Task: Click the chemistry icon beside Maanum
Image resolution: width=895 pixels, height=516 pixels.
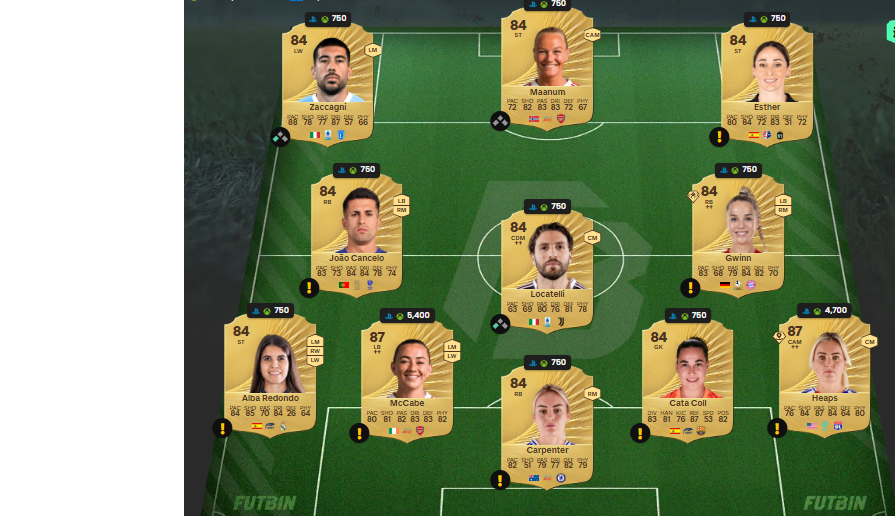Action: coord(500,121)
